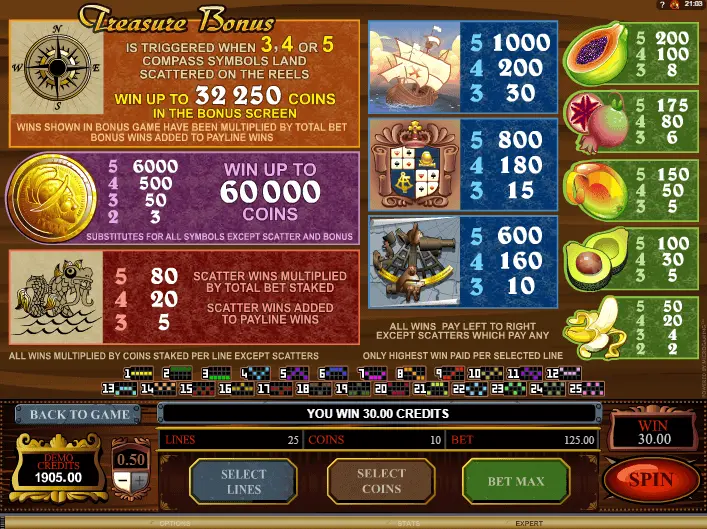The width and height of the screenshot is (707, 529).
Task: Switch to Expert mode in the bottom bar
Action: 529,523
